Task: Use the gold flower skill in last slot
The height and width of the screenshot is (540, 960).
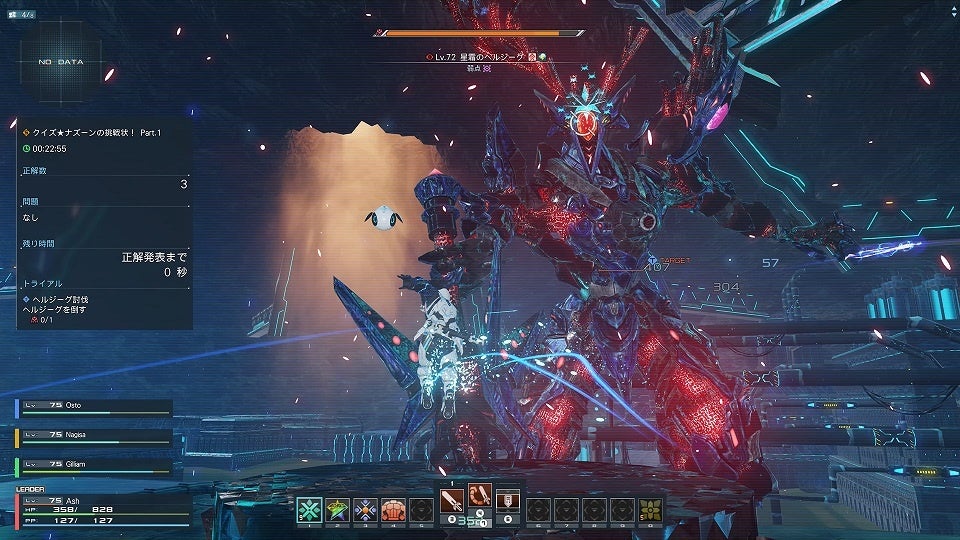Action: tap(650, 509)
